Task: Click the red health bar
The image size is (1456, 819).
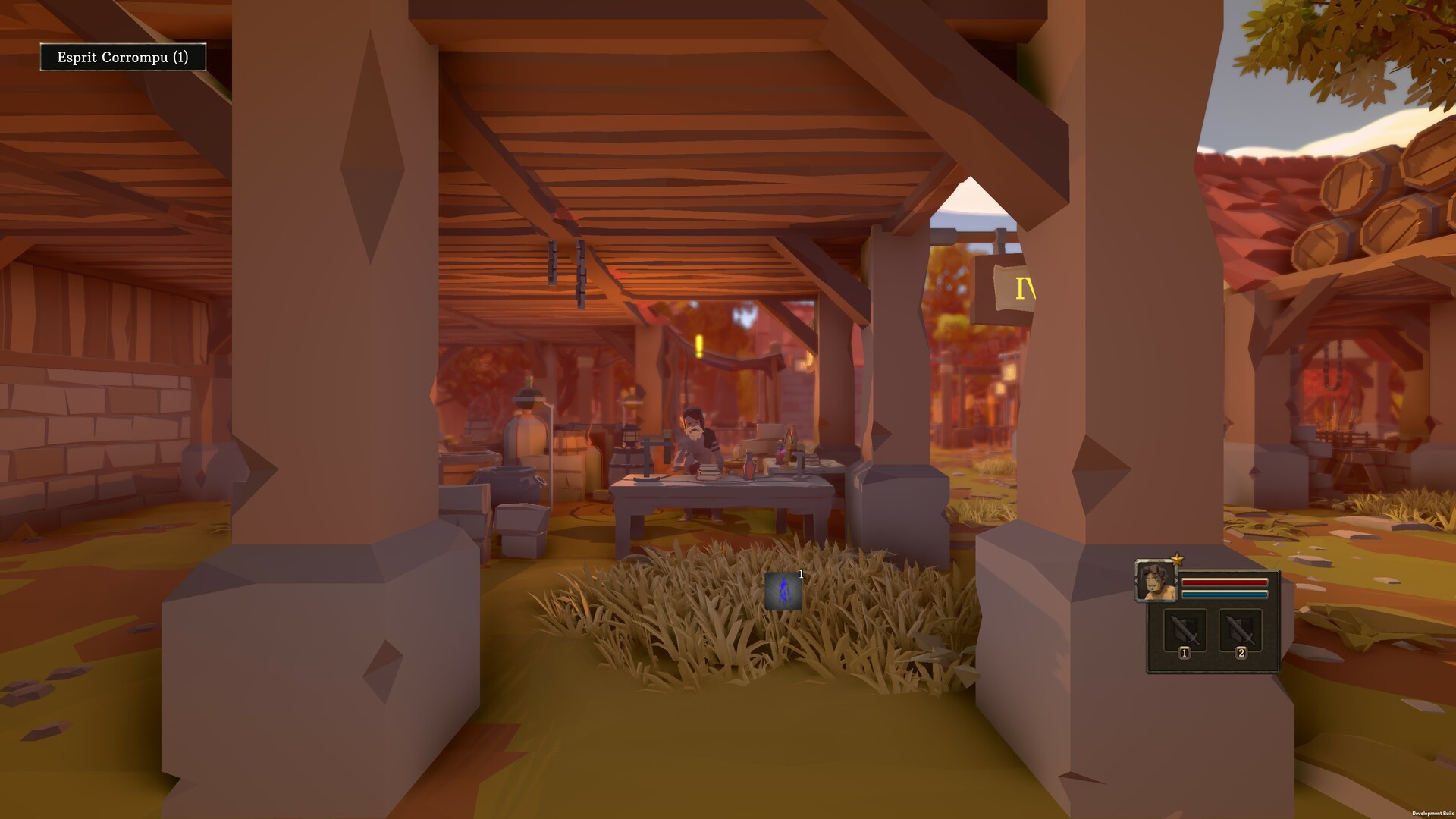Action: click(1225, 582)
